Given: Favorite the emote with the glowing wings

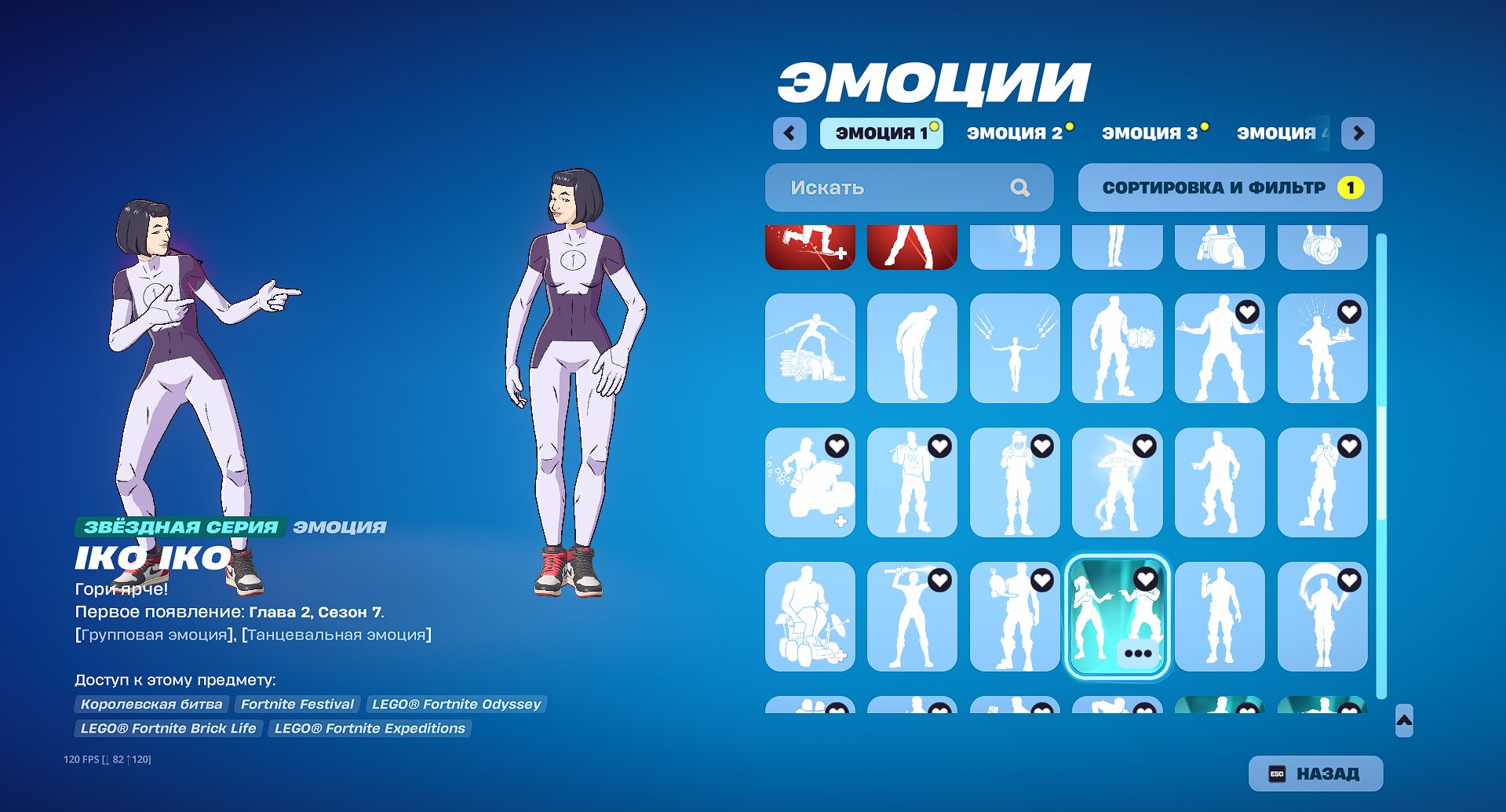Looking at the screenshot, I should [x=1144, y=446].
